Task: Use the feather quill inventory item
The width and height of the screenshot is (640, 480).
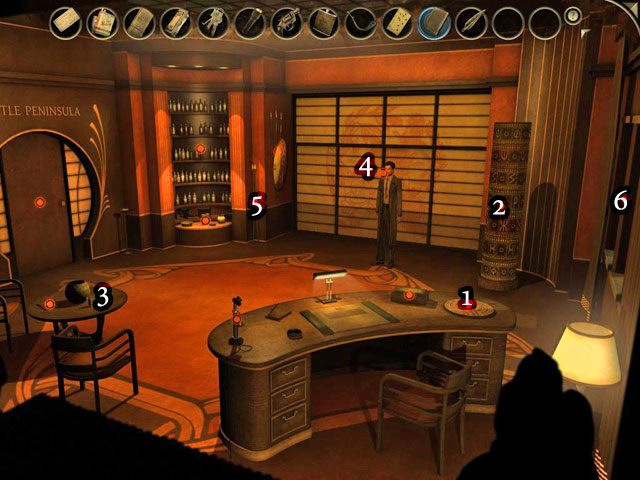Action: coord(470,20)
